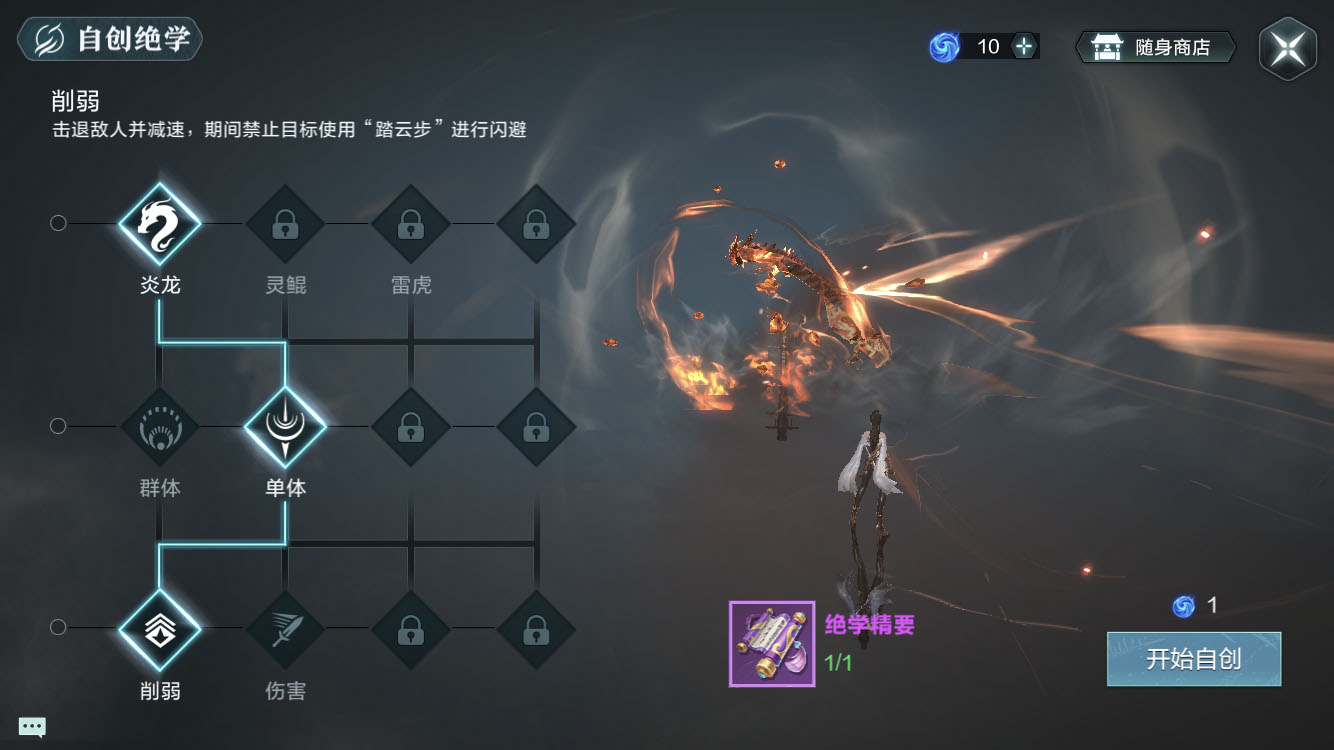The width and height of the screenshot is (1334, 750).
Task: Select the 单体 single-target icon
Action: pos(285,427)
